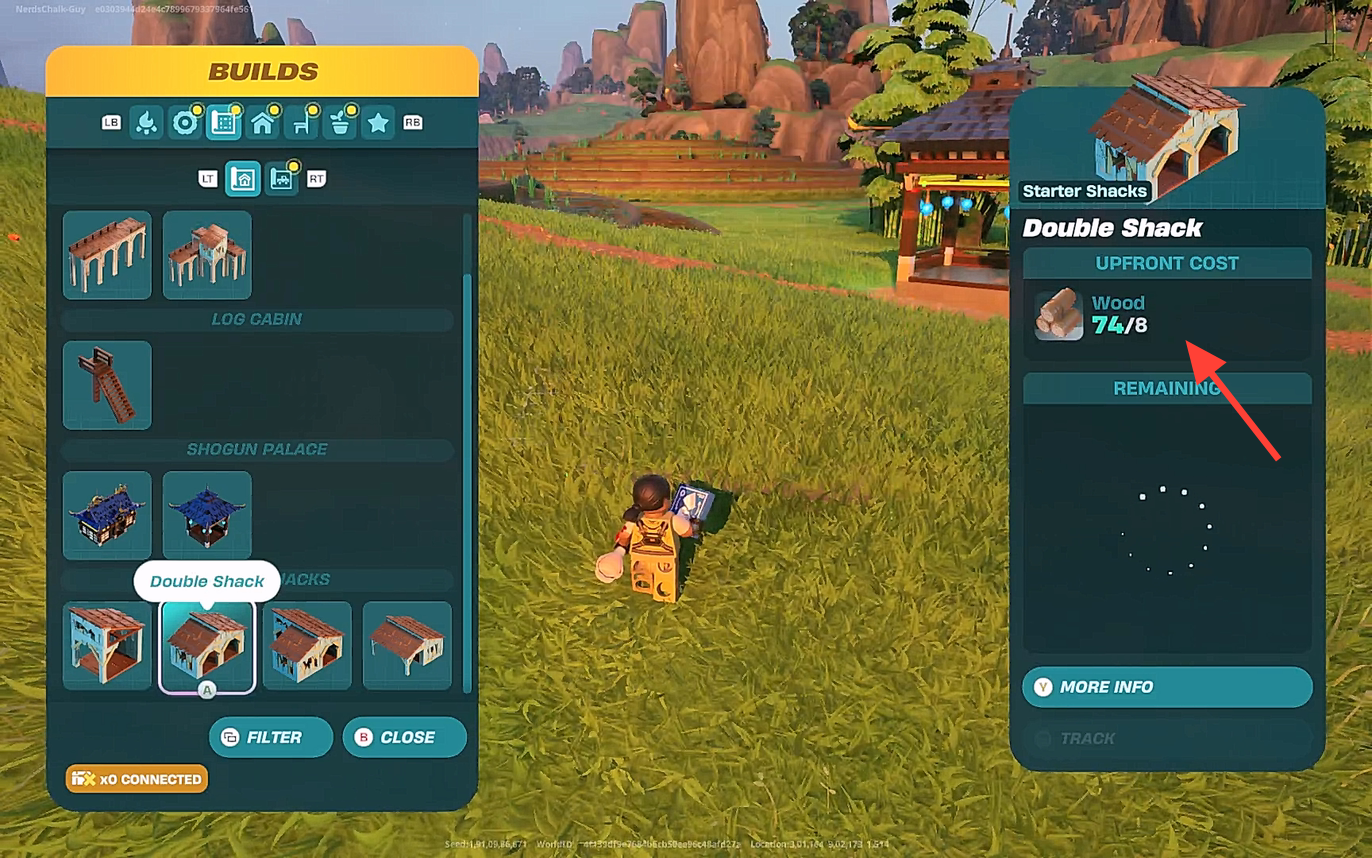Close the Builds menu
1372x858 pixels.
click(x=404, y=737)
